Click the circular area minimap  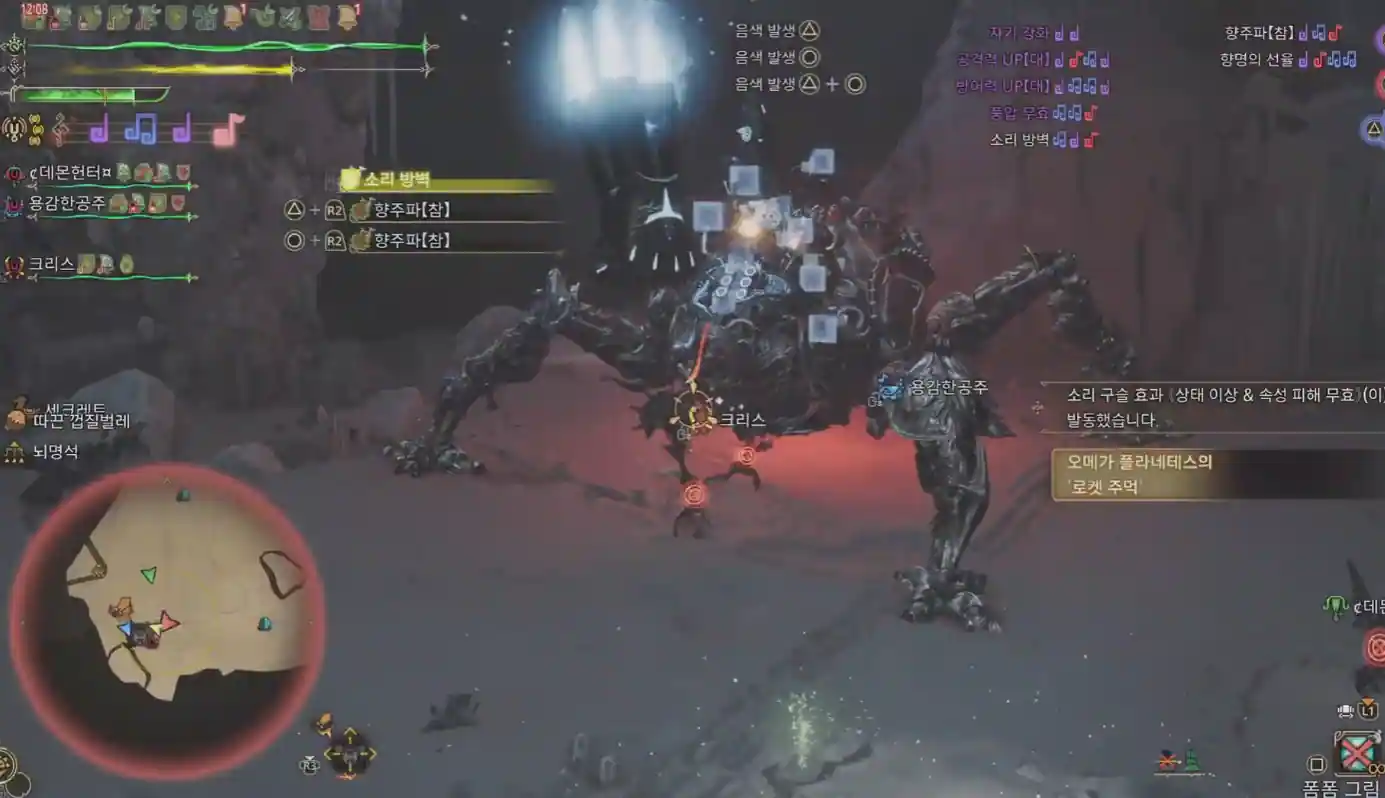(x=166, y=620)
